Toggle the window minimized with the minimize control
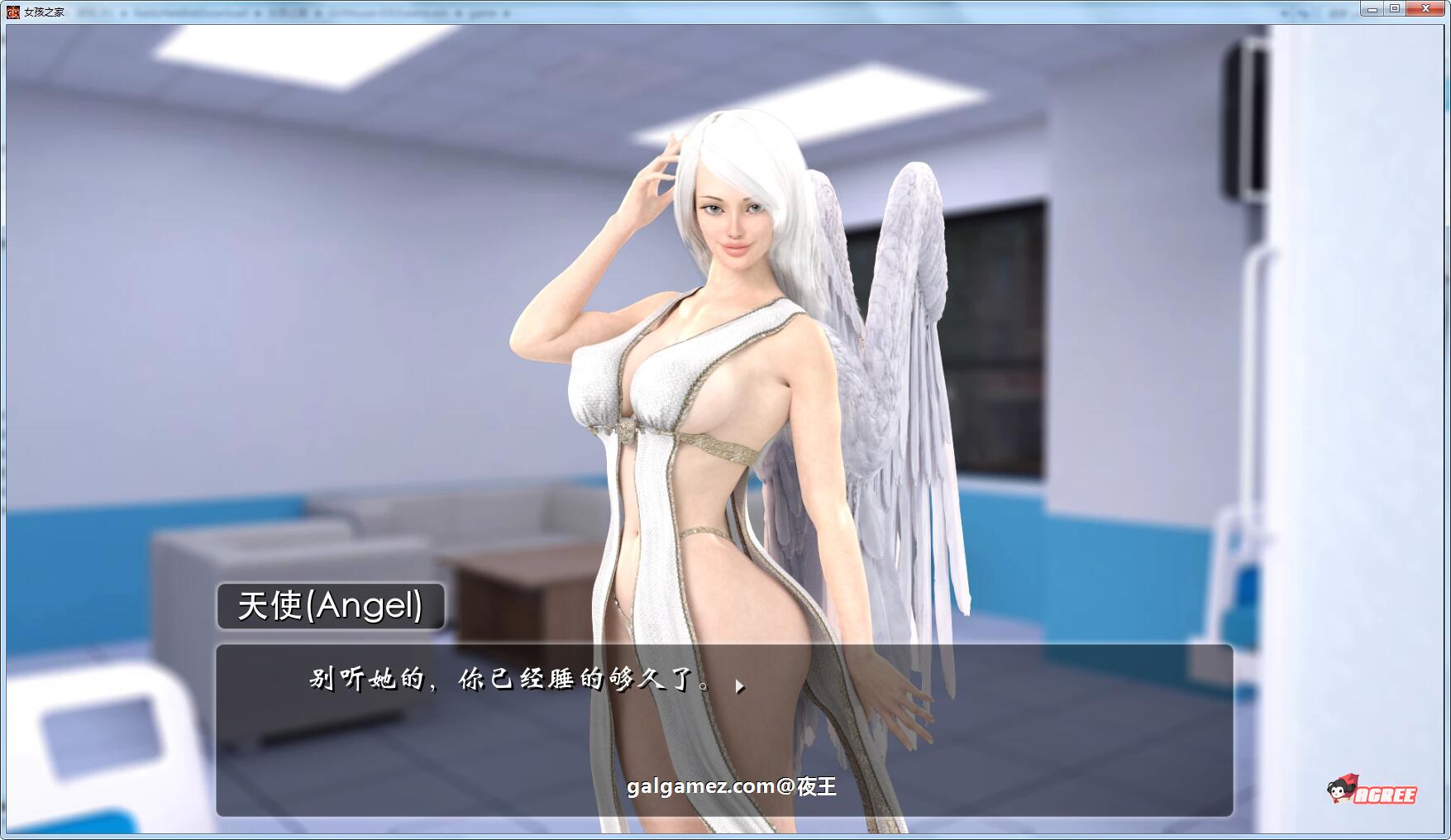The image size is (1451, 840). tap(1373, 7)
